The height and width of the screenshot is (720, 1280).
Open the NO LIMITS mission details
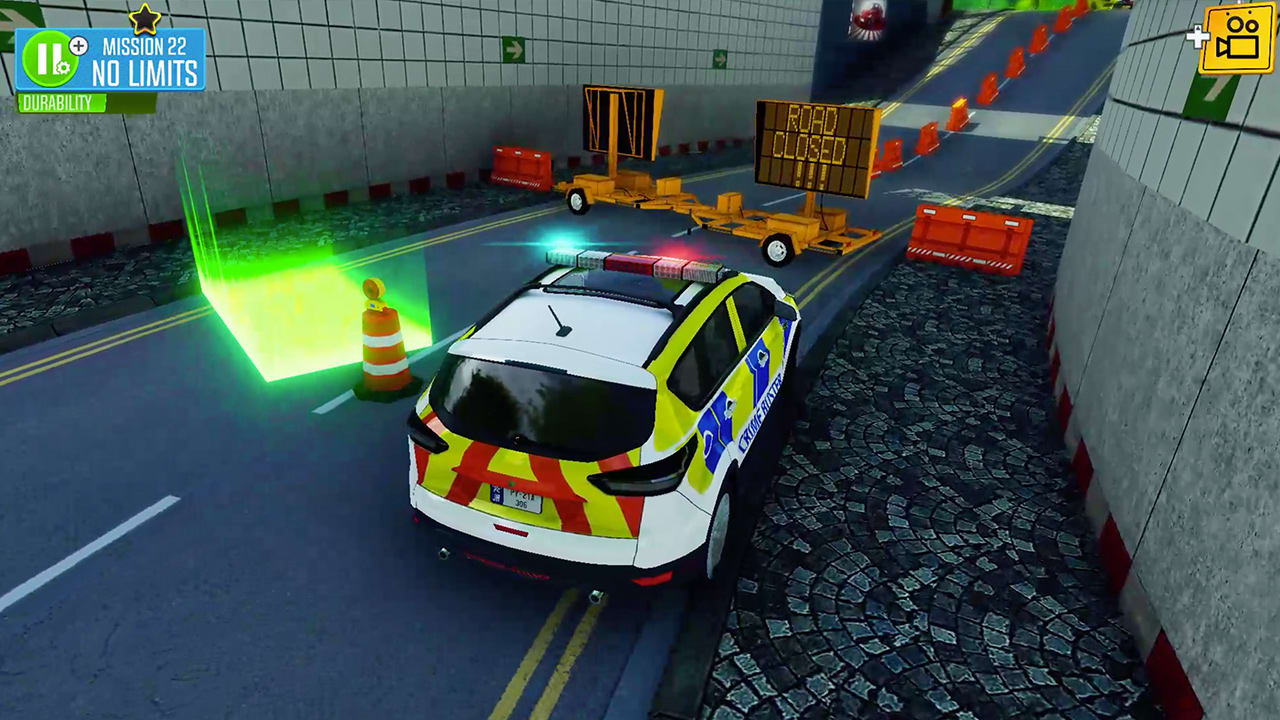tap(145, 70)
